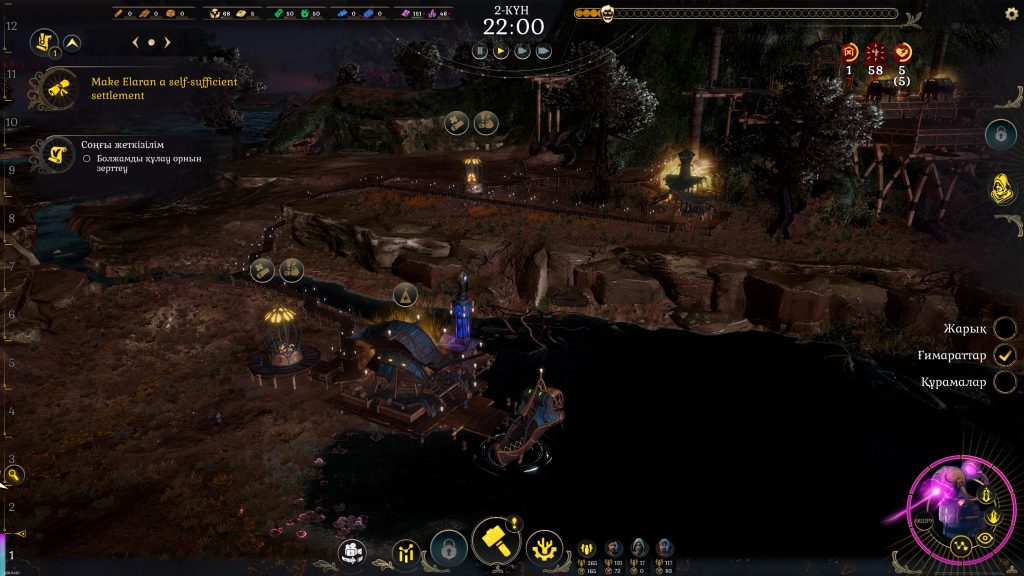Open the research tree gear button

tap(544, 548)
